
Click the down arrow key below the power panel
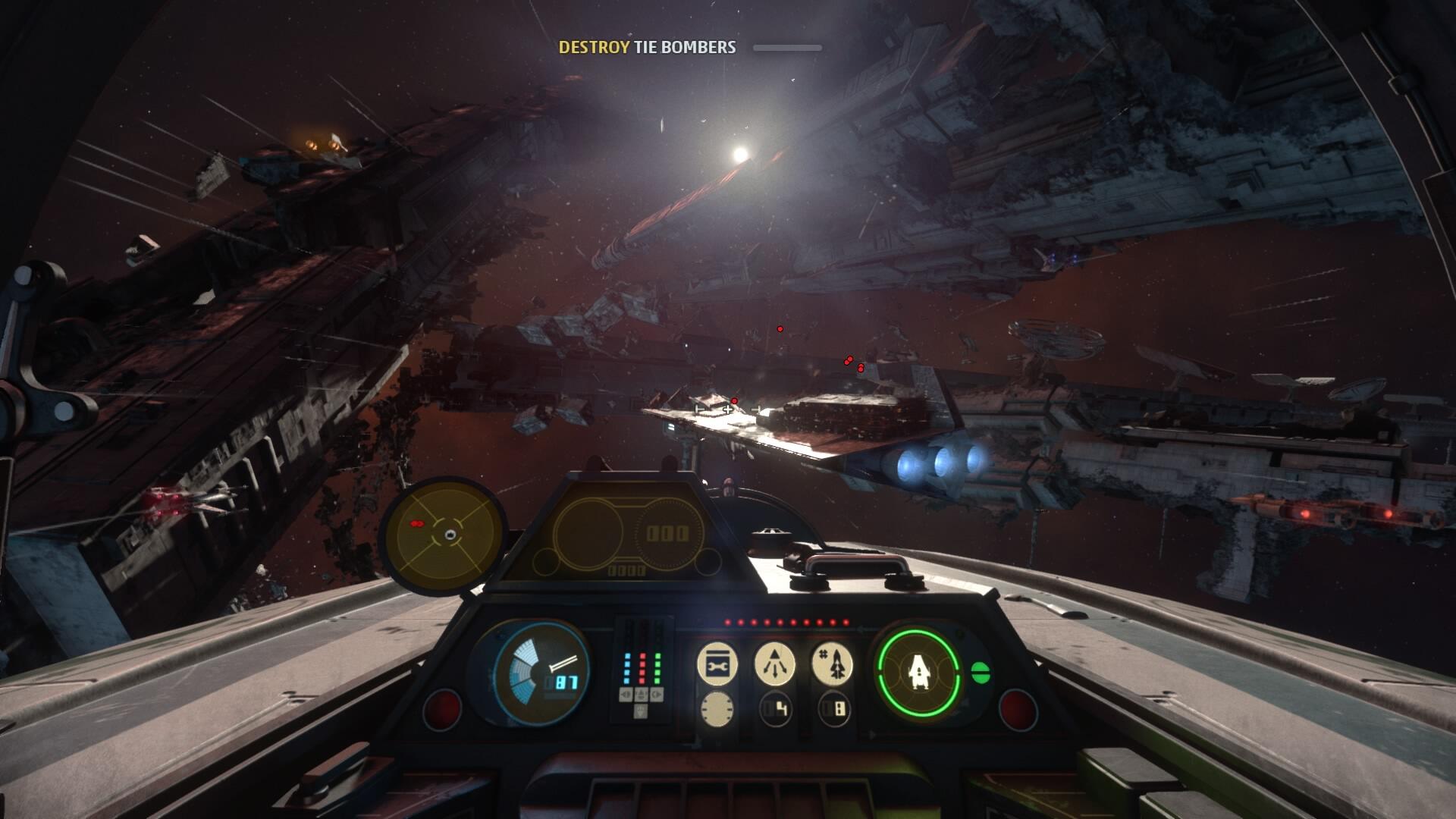[x=641, y=713]
